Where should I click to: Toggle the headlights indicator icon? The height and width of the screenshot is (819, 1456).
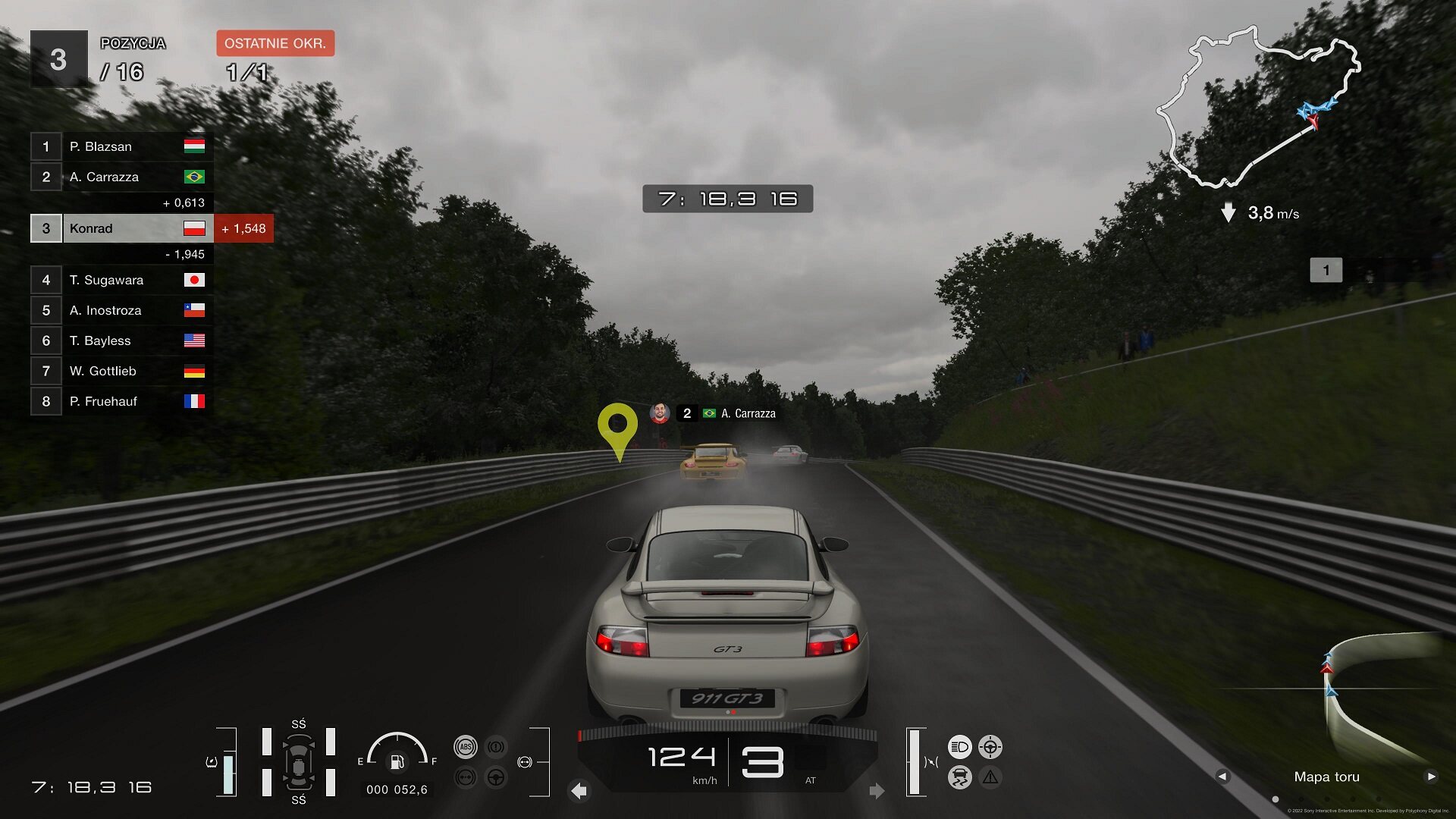tap(959, 747)
